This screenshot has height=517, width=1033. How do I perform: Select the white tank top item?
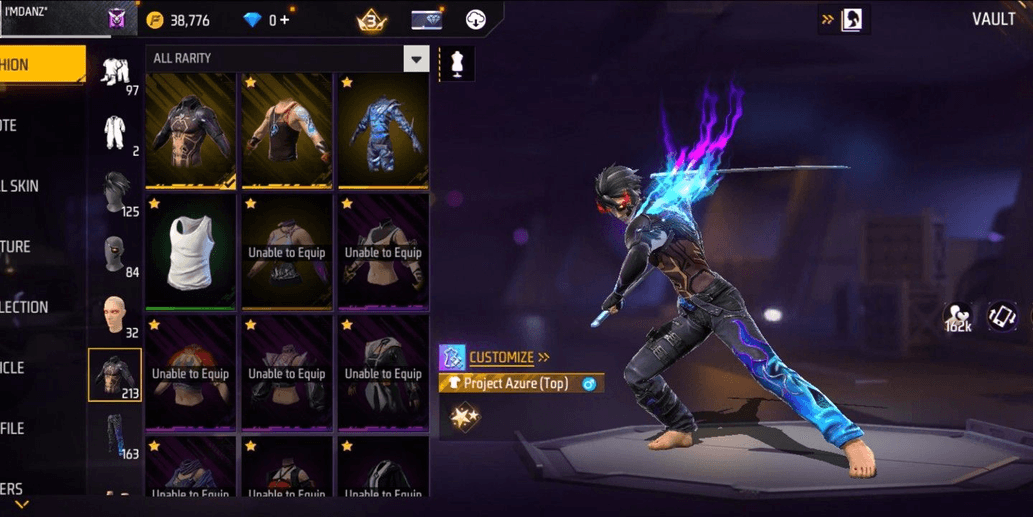point(190,250)
